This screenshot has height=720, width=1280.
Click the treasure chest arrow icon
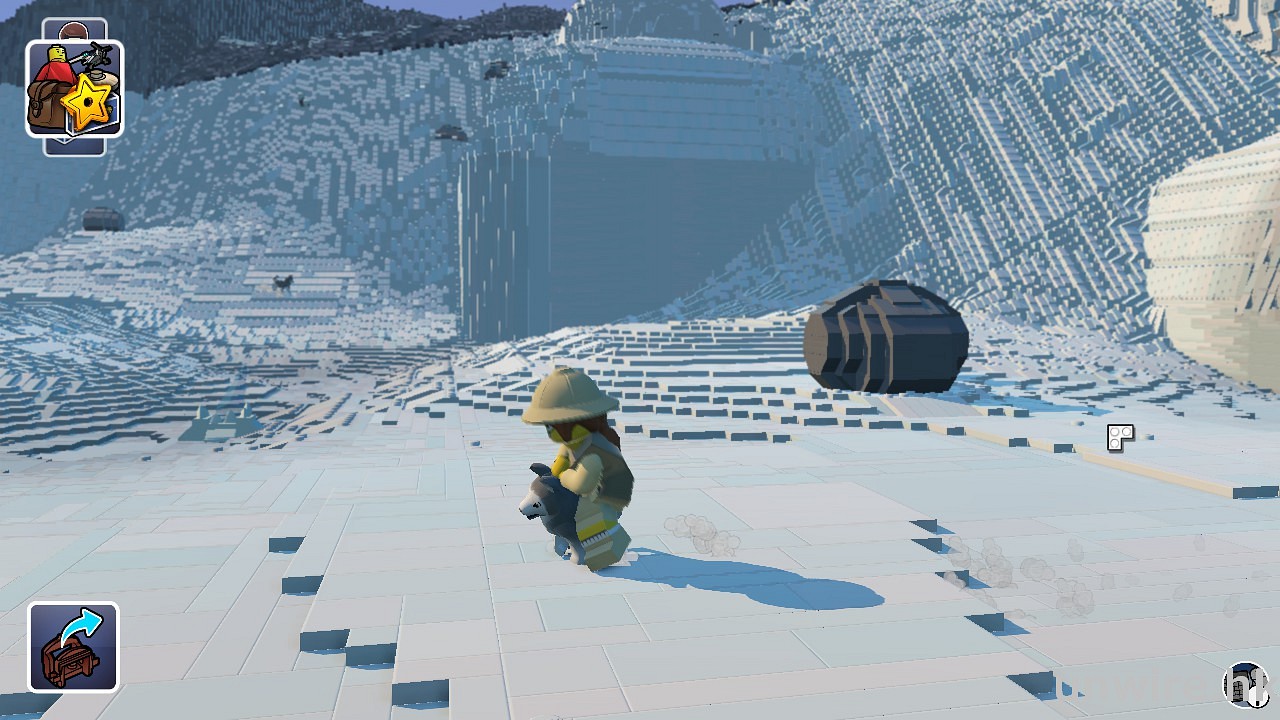click(73, 647)
